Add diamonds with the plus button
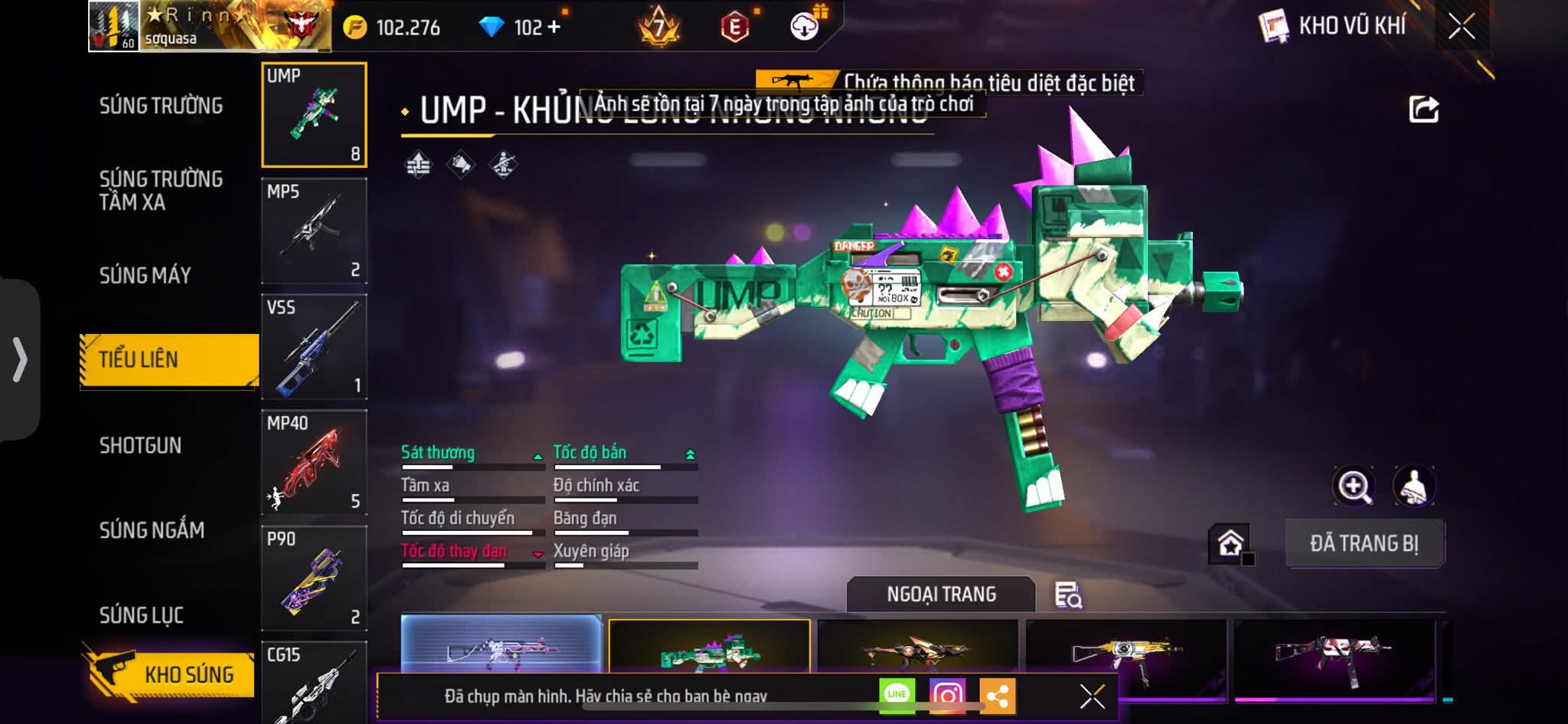The image size is (1568, 724). coord(554,28)
